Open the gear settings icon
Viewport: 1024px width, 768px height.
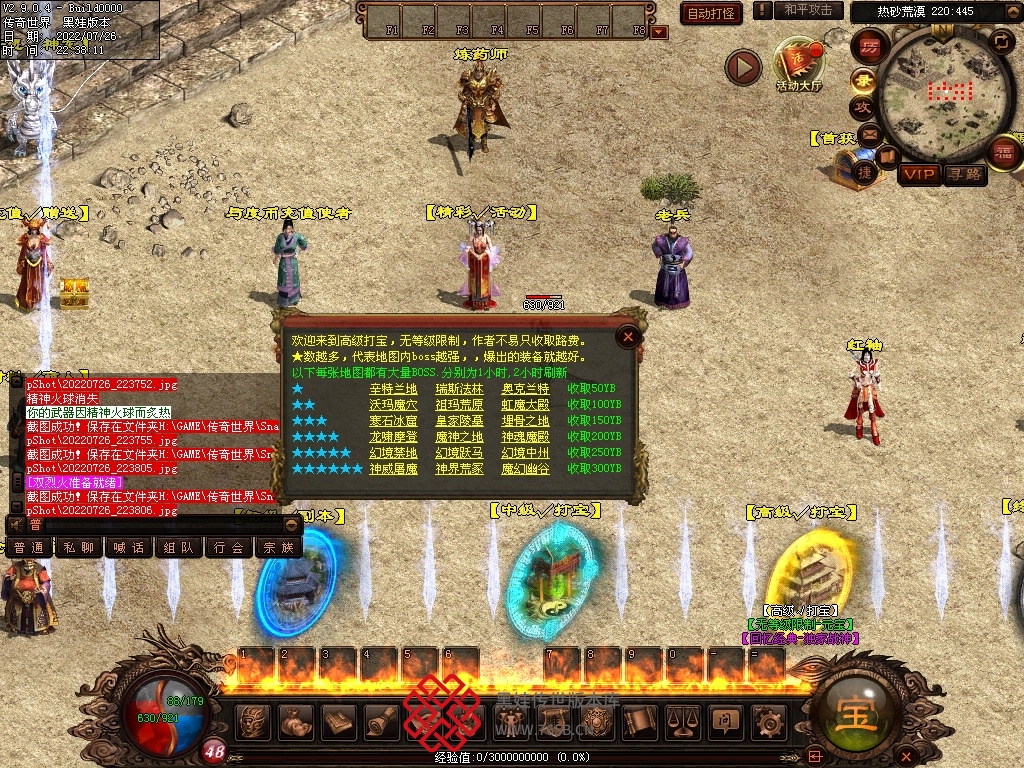768,720
